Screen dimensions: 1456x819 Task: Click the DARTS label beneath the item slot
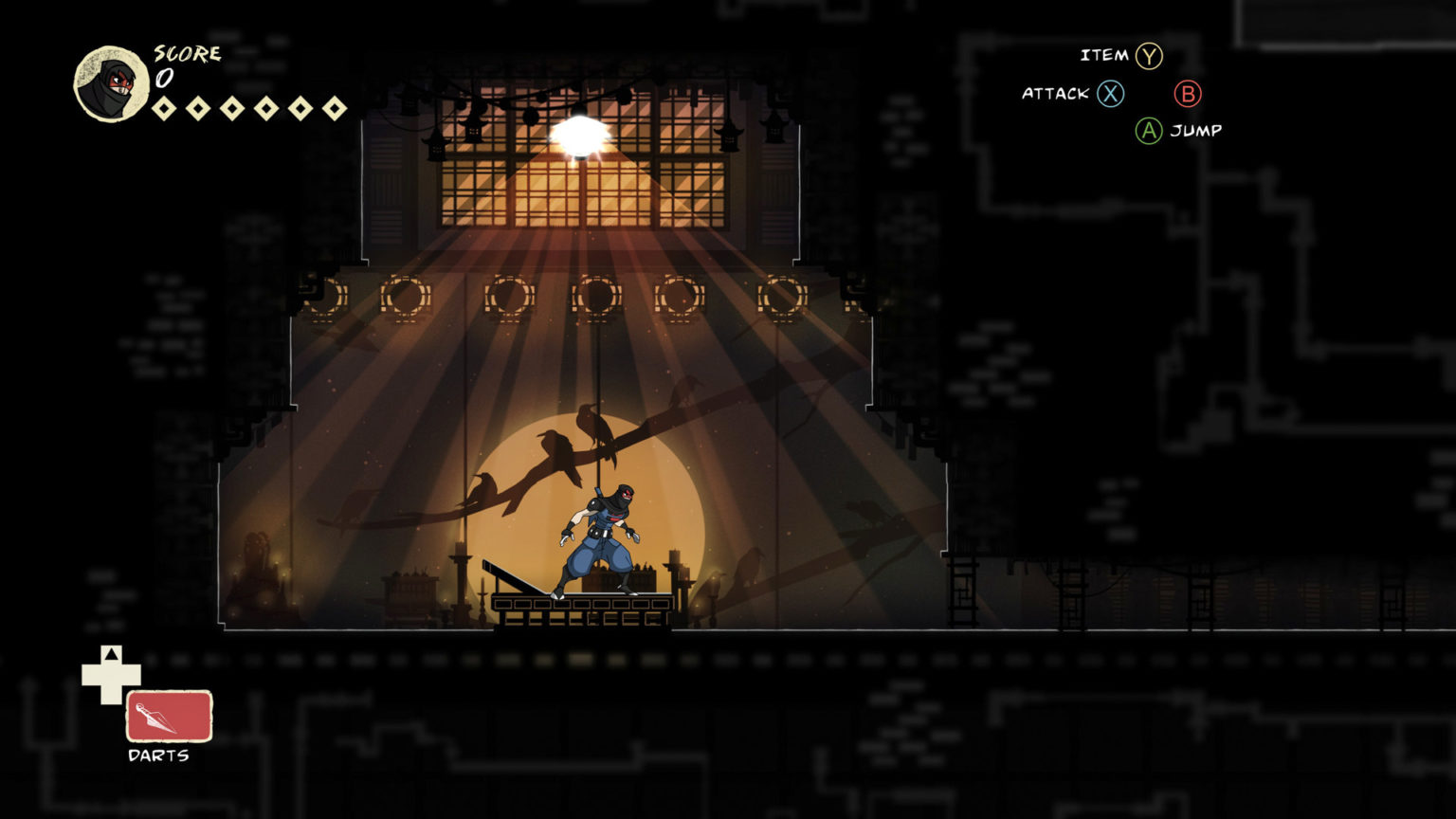(x=157, y=757)
